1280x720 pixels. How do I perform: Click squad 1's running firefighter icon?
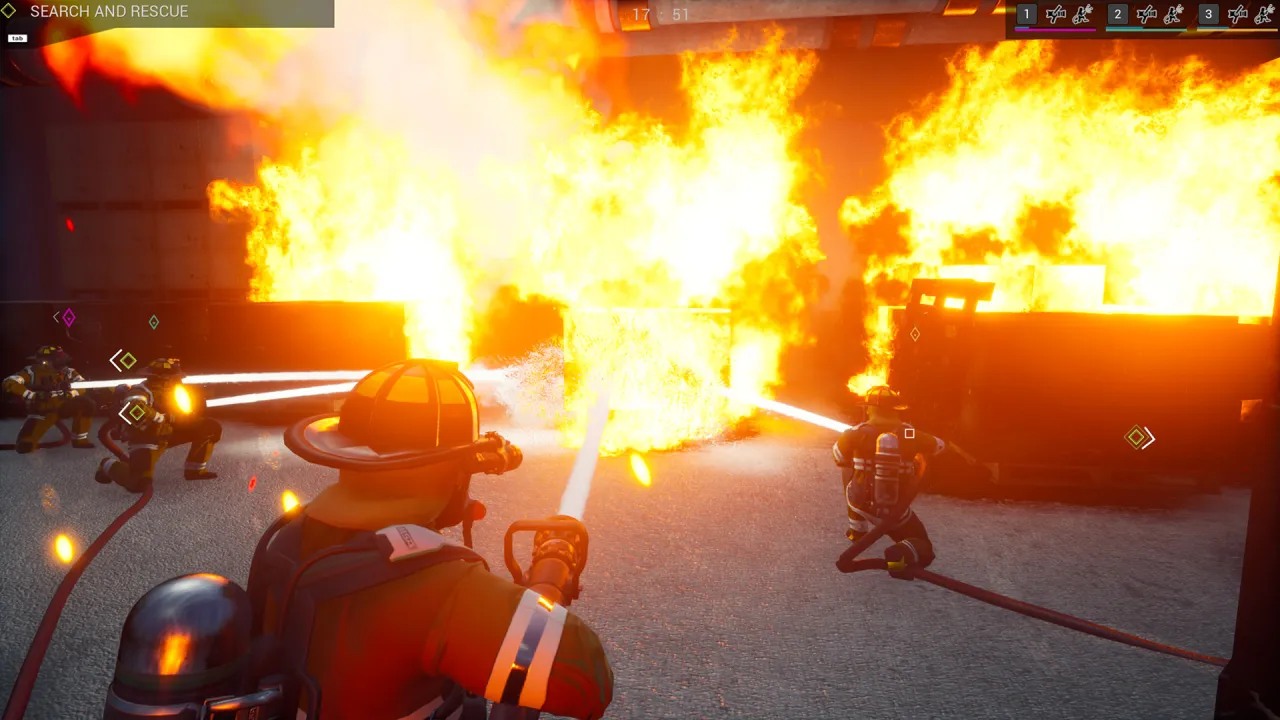[x=1085, y=14]
